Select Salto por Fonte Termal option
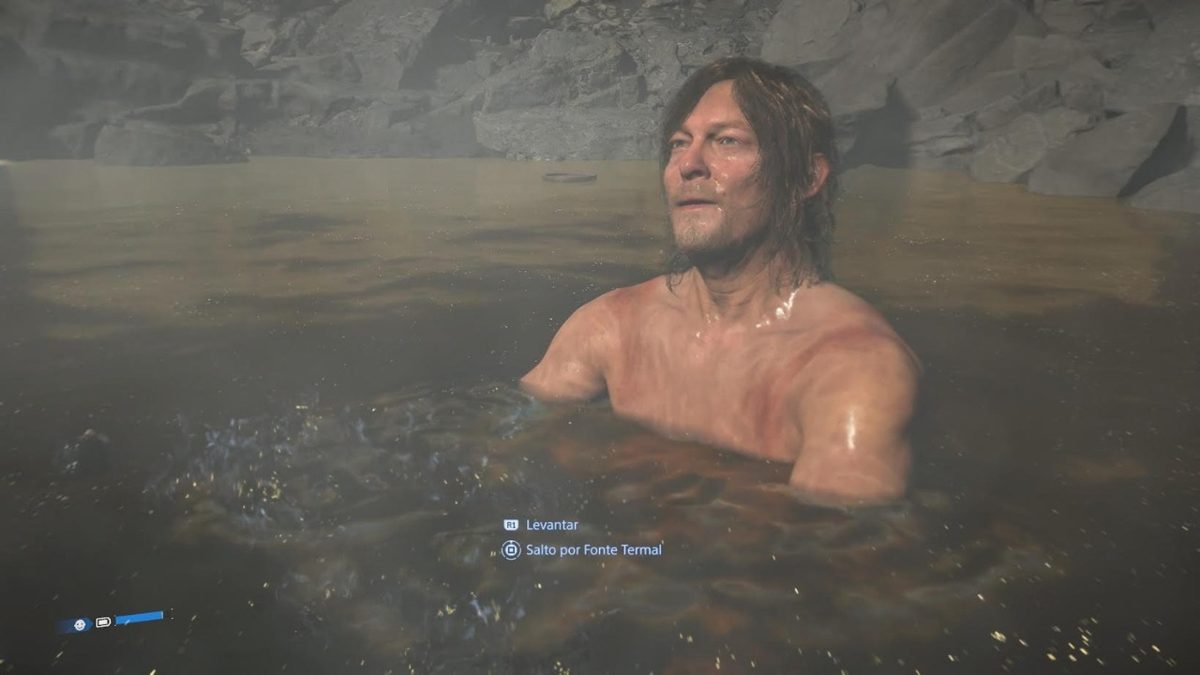 pos(592,550)
